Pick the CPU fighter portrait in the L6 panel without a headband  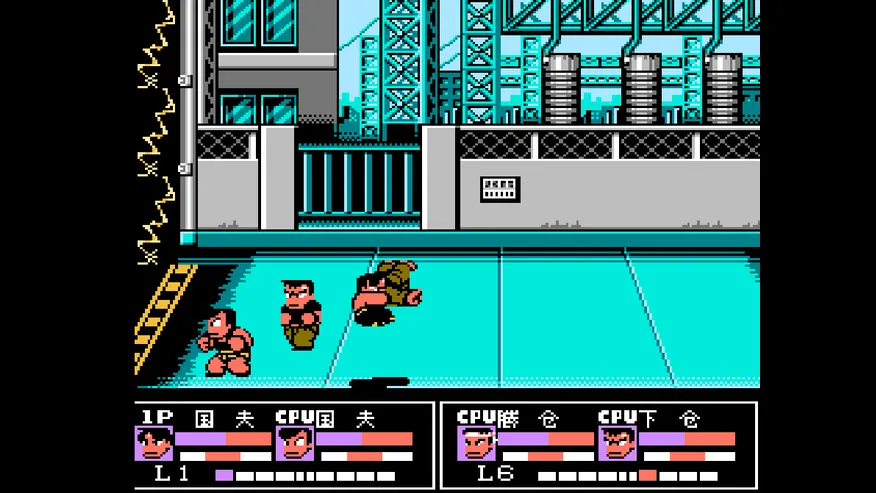point(618,443)
